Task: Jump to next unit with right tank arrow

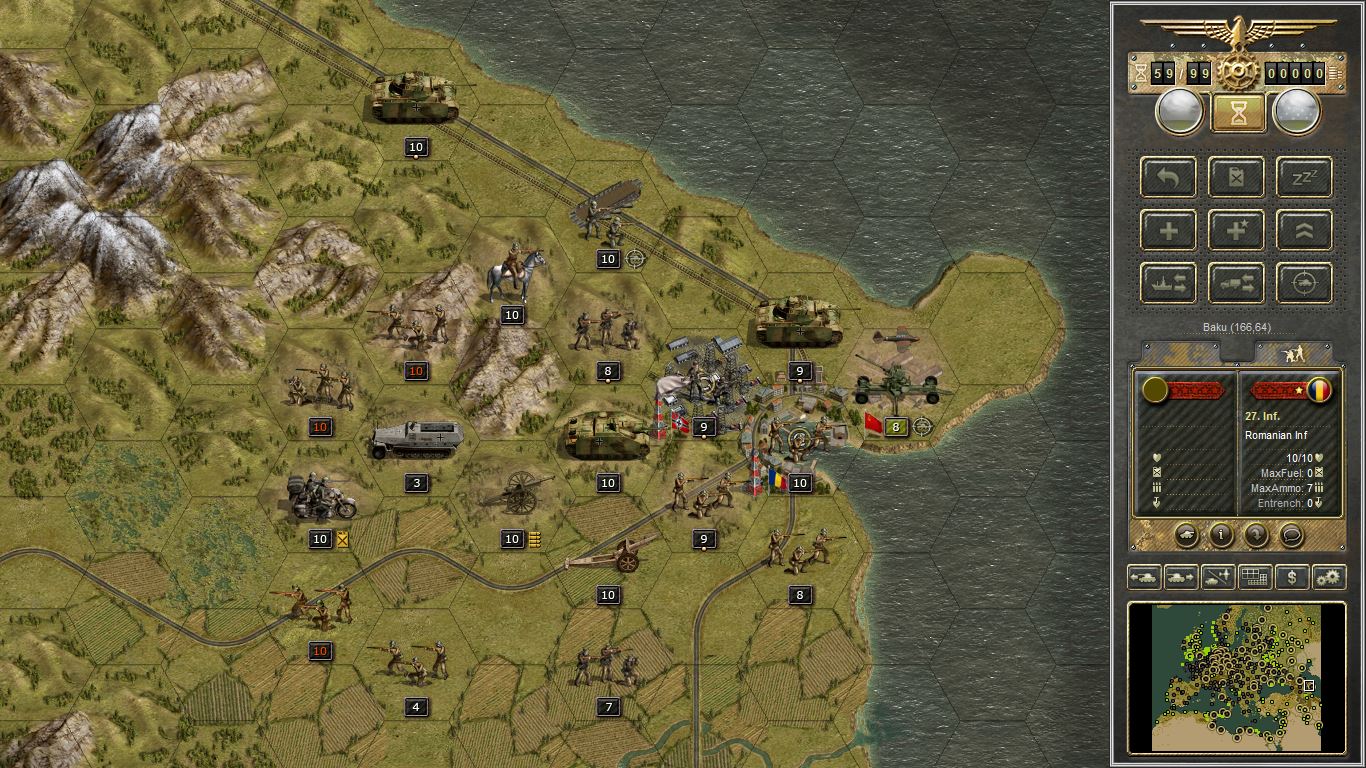Action: [x=1181, y=577]
